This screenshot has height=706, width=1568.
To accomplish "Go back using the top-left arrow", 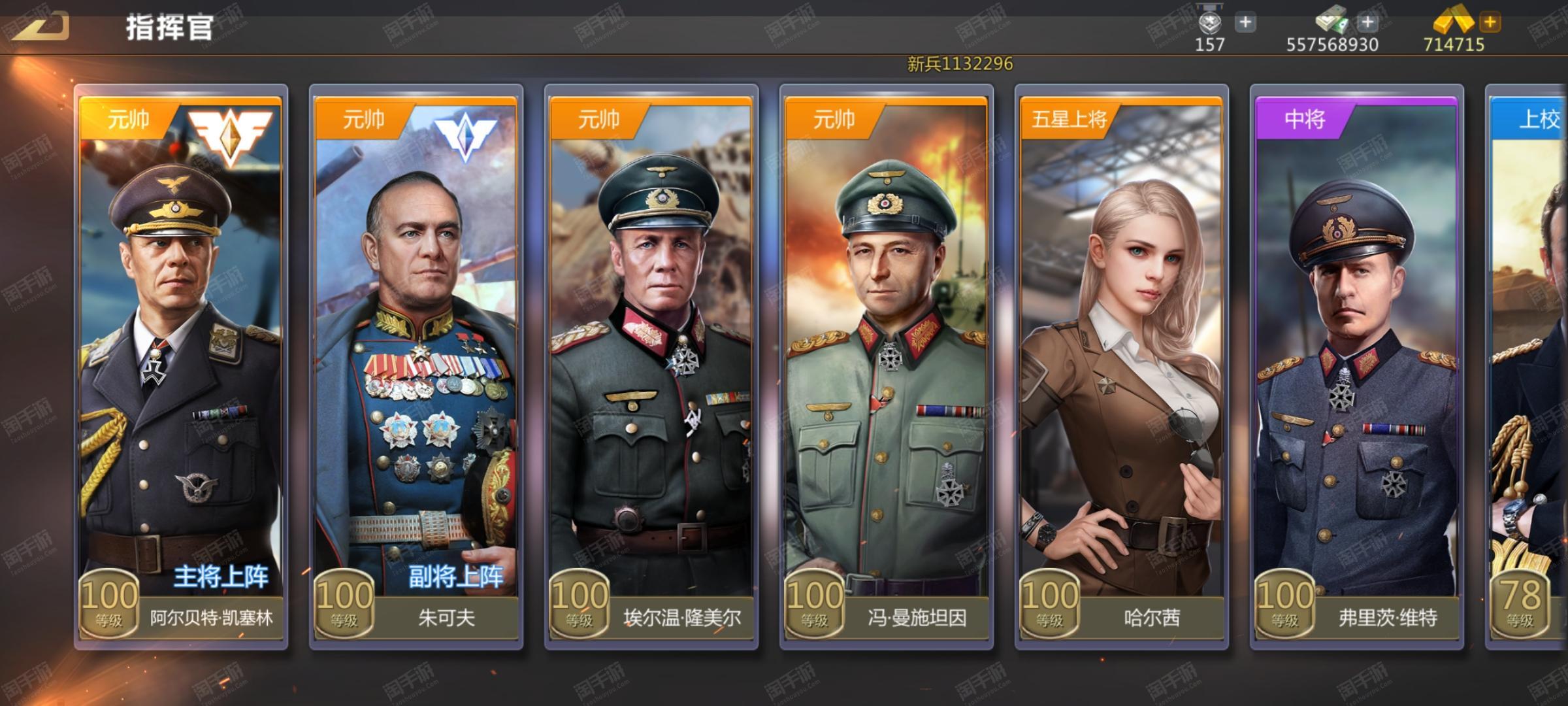I will (x=41, y=26).
